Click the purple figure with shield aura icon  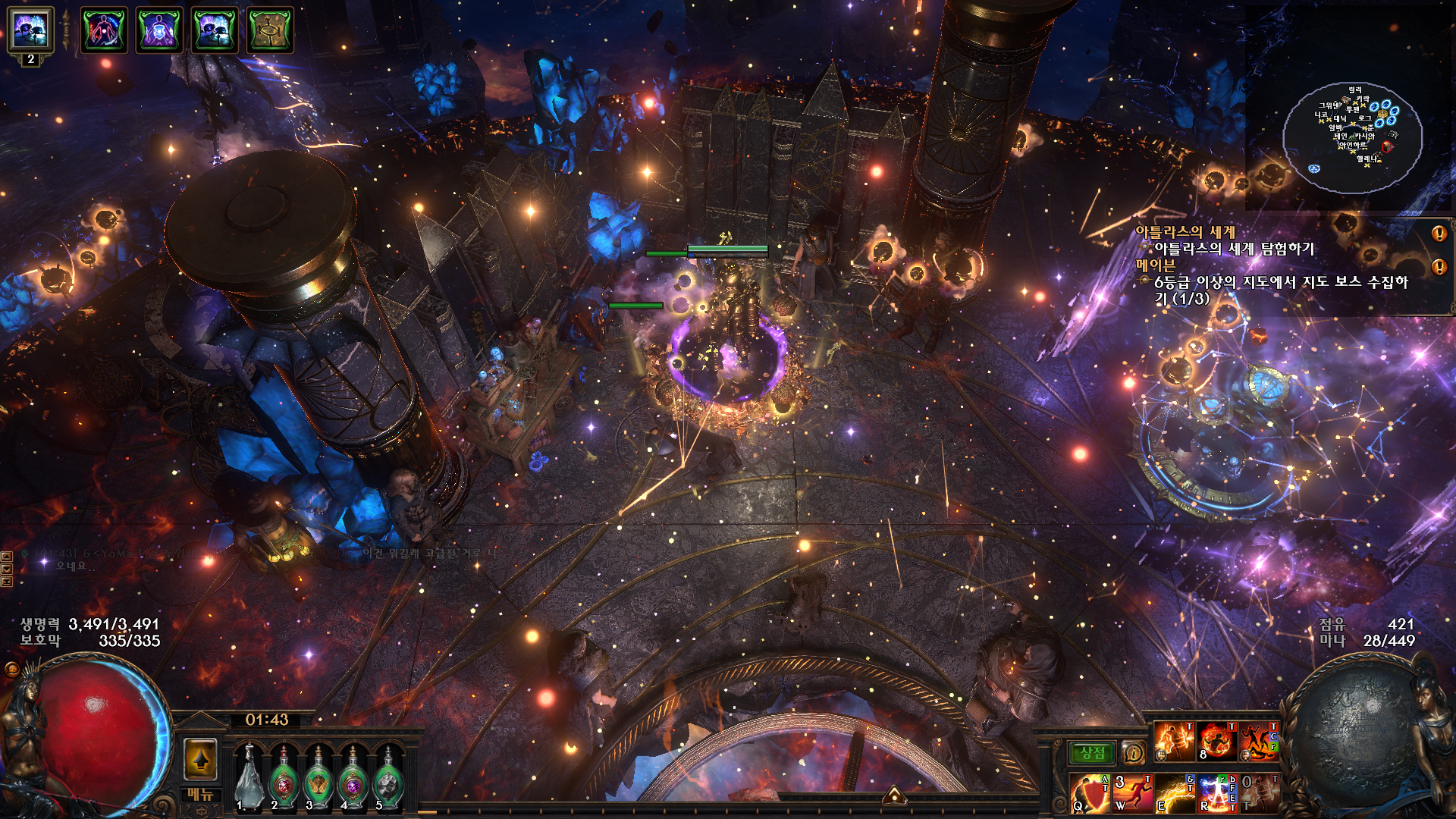click(x=159, y=30)
